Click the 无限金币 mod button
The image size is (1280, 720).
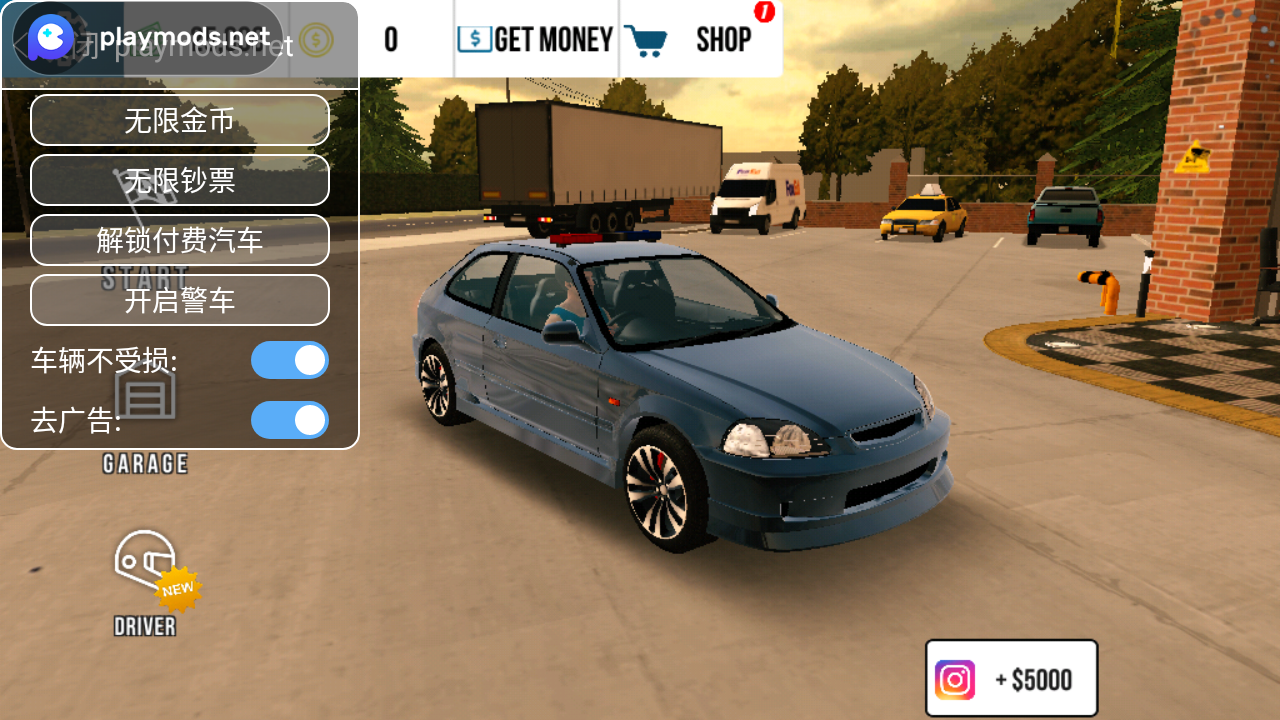(180, 120)
